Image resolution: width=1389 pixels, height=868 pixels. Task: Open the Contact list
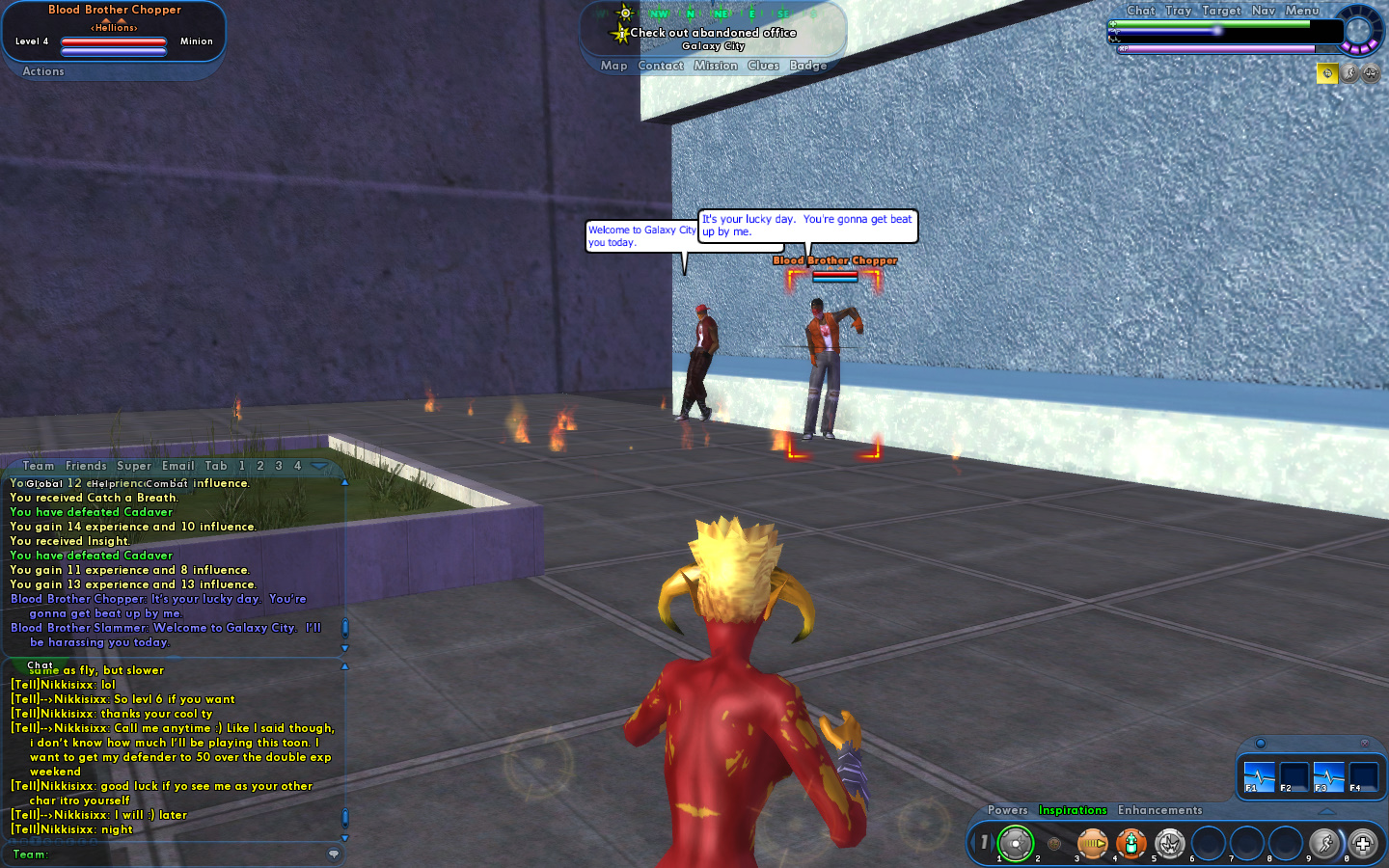[661, 66]
